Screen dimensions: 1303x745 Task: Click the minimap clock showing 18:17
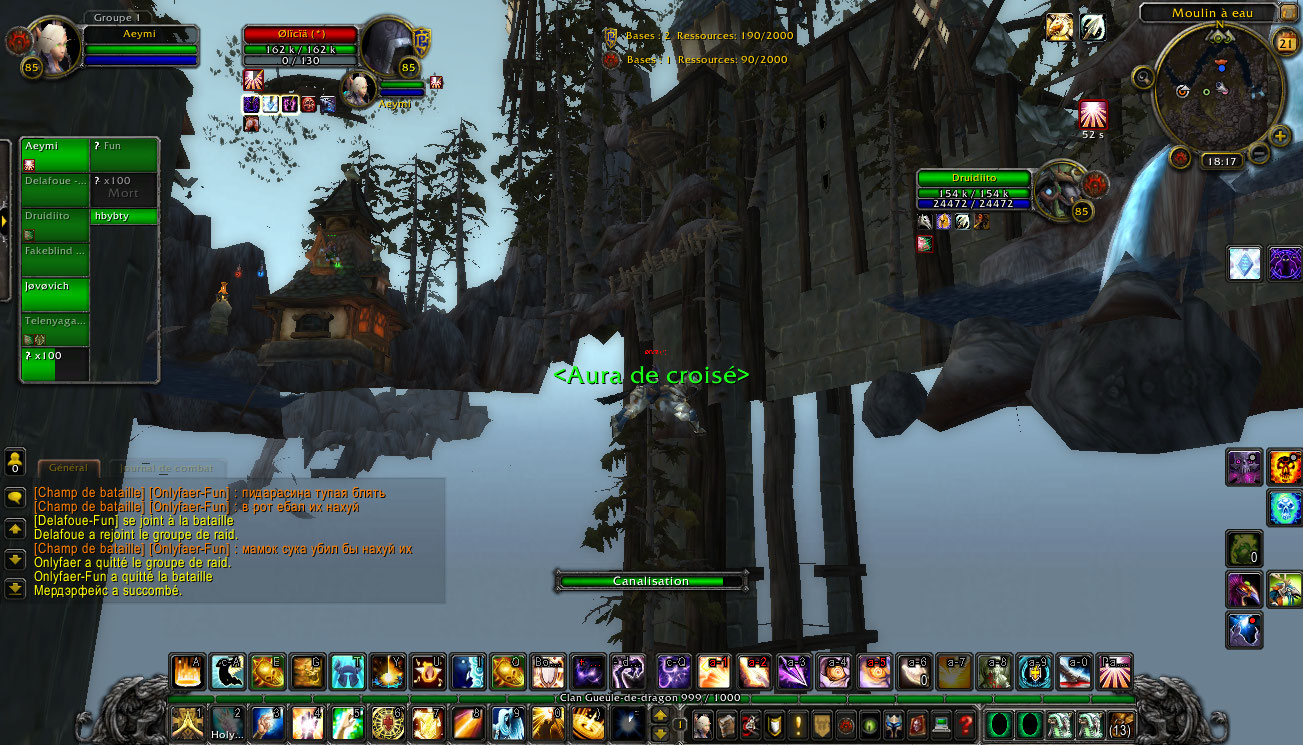click(x=1222, y=161)
